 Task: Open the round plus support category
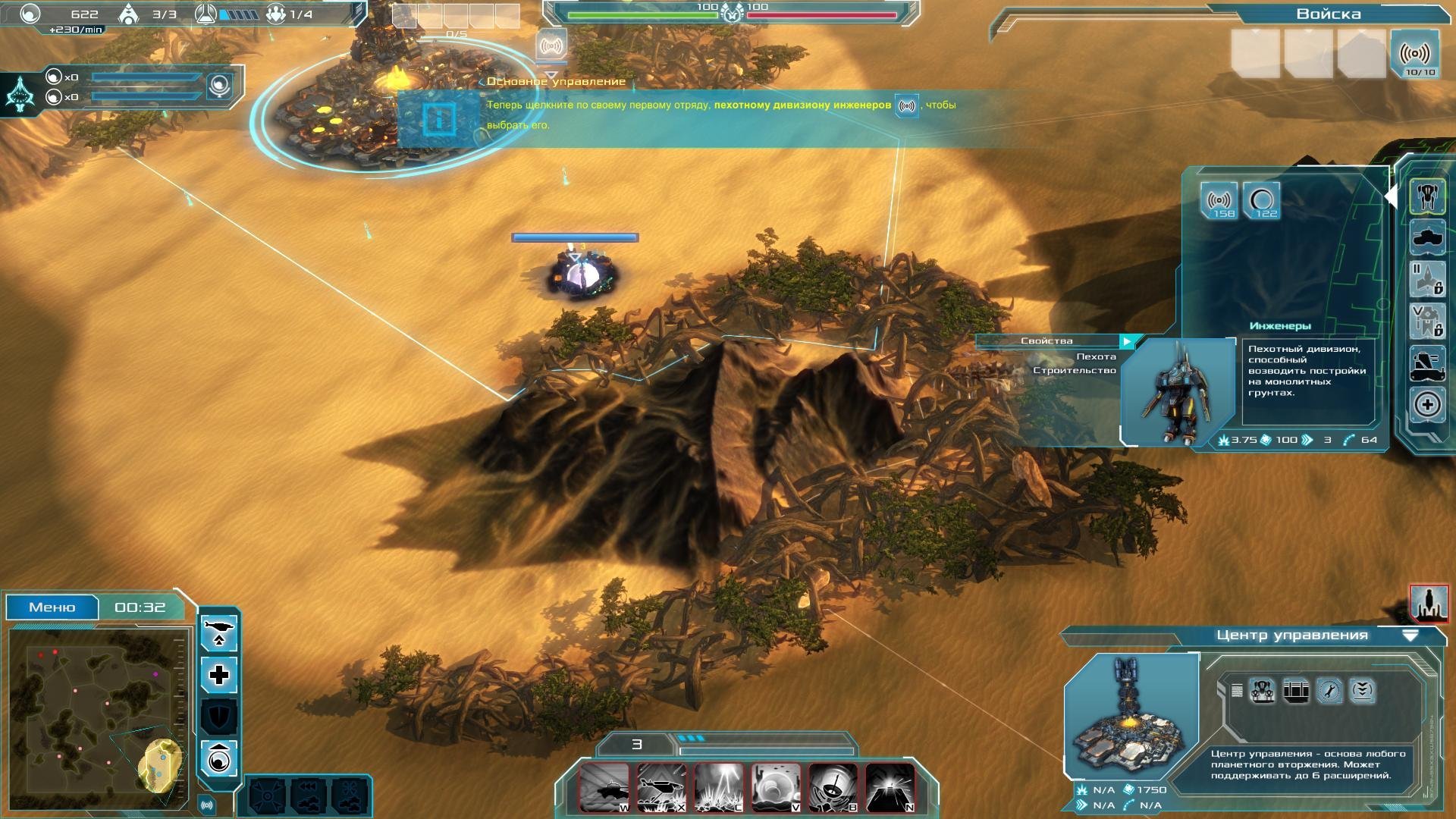tap(1427, 404)
